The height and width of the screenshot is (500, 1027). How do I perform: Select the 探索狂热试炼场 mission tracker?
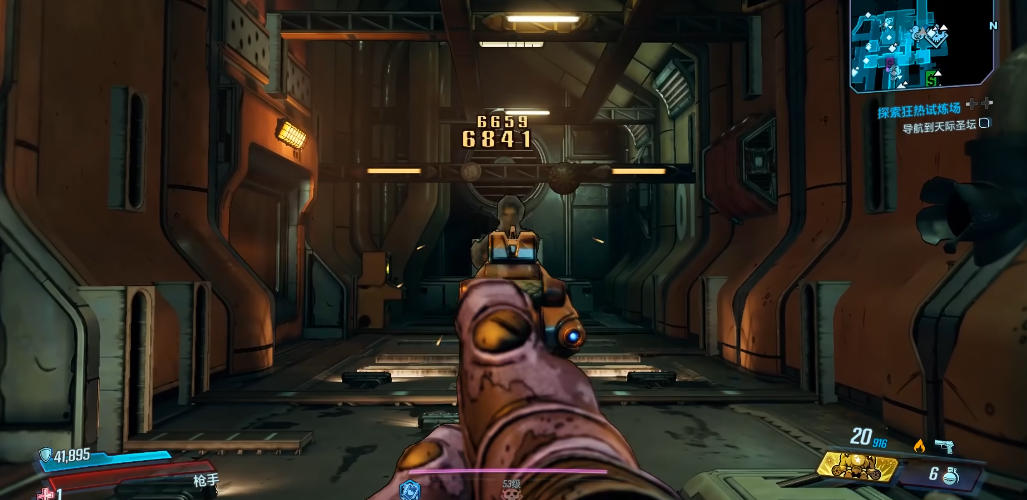(x=919, y=111)
